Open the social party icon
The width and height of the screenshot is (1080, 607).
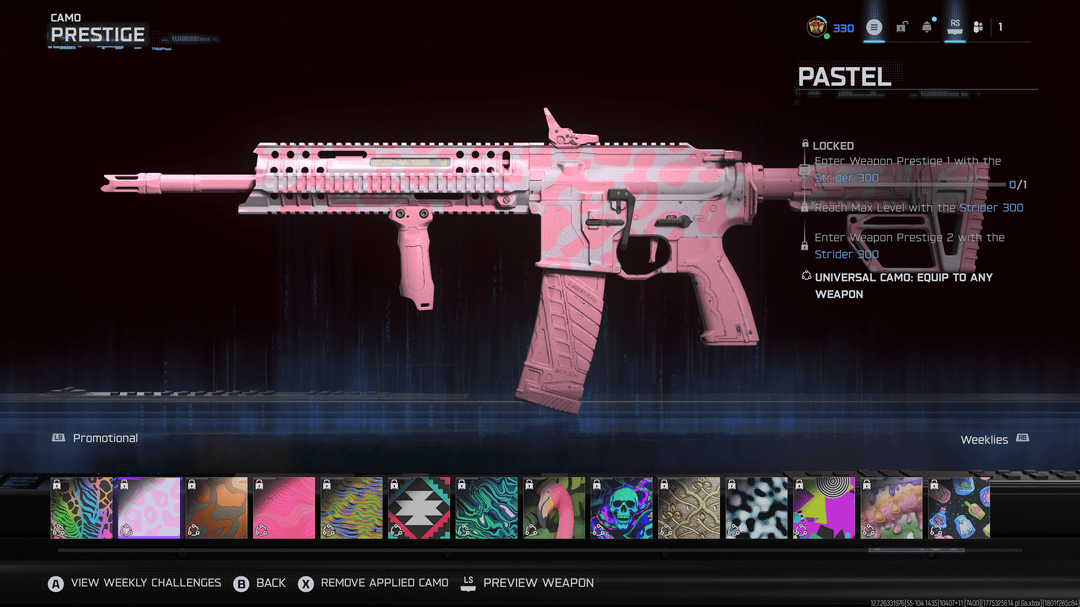(977, 27)
